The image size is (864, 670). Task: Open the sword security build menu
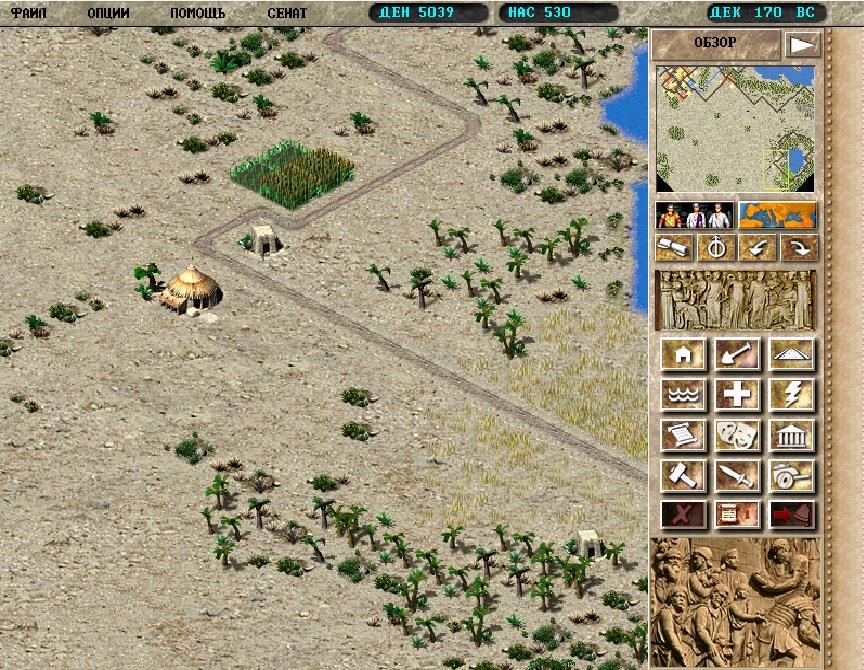pos(738,476)
